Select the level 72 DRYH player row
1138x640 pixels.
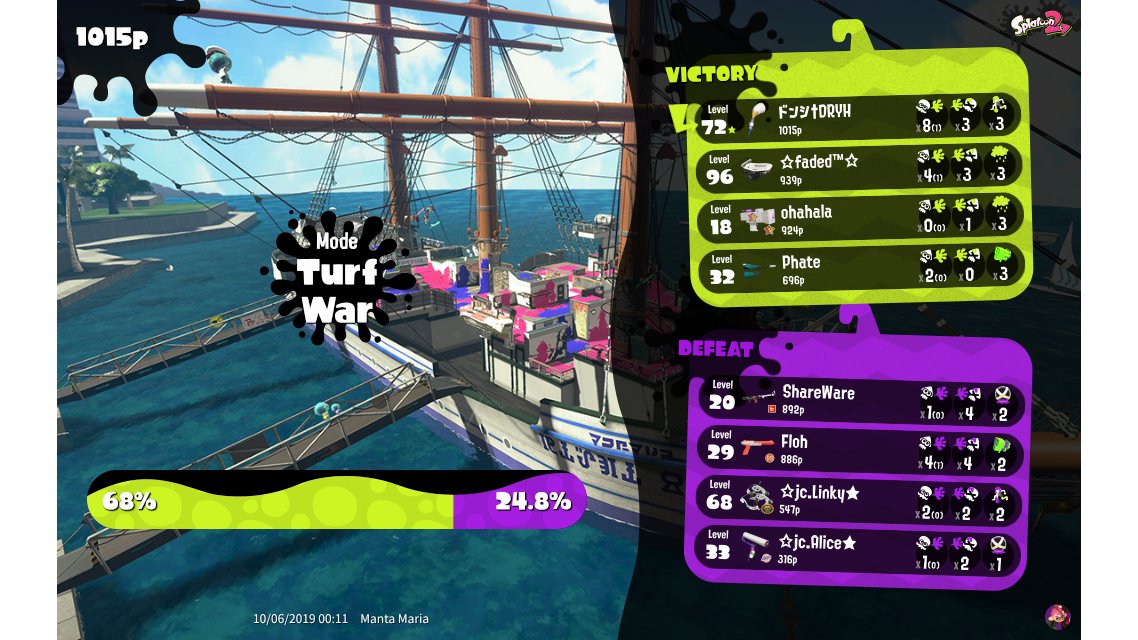[x=857, y=116]
